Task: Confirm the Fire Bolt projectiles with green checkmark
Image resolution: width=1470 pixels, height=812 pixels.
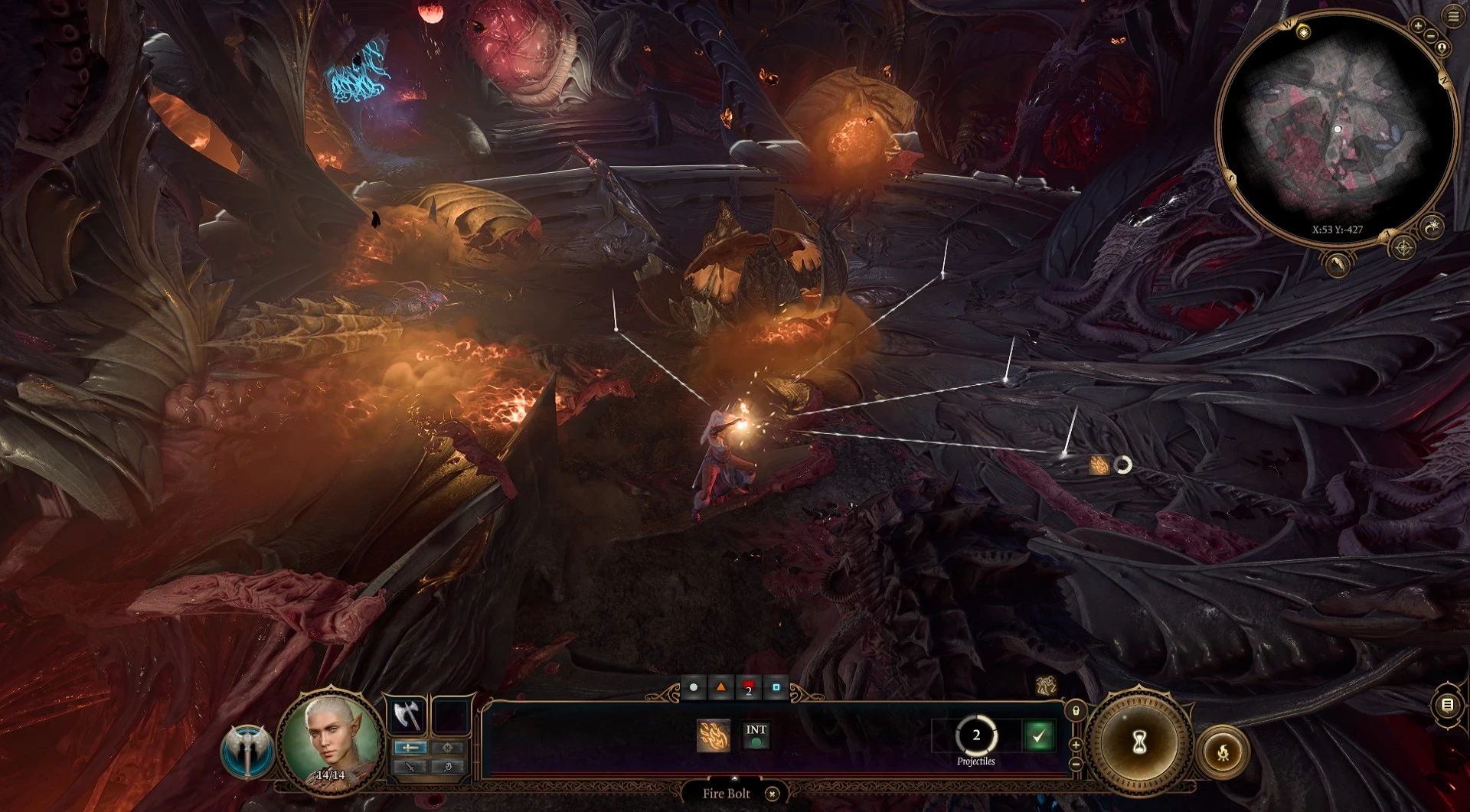Action: click(x=1038, y=736)
